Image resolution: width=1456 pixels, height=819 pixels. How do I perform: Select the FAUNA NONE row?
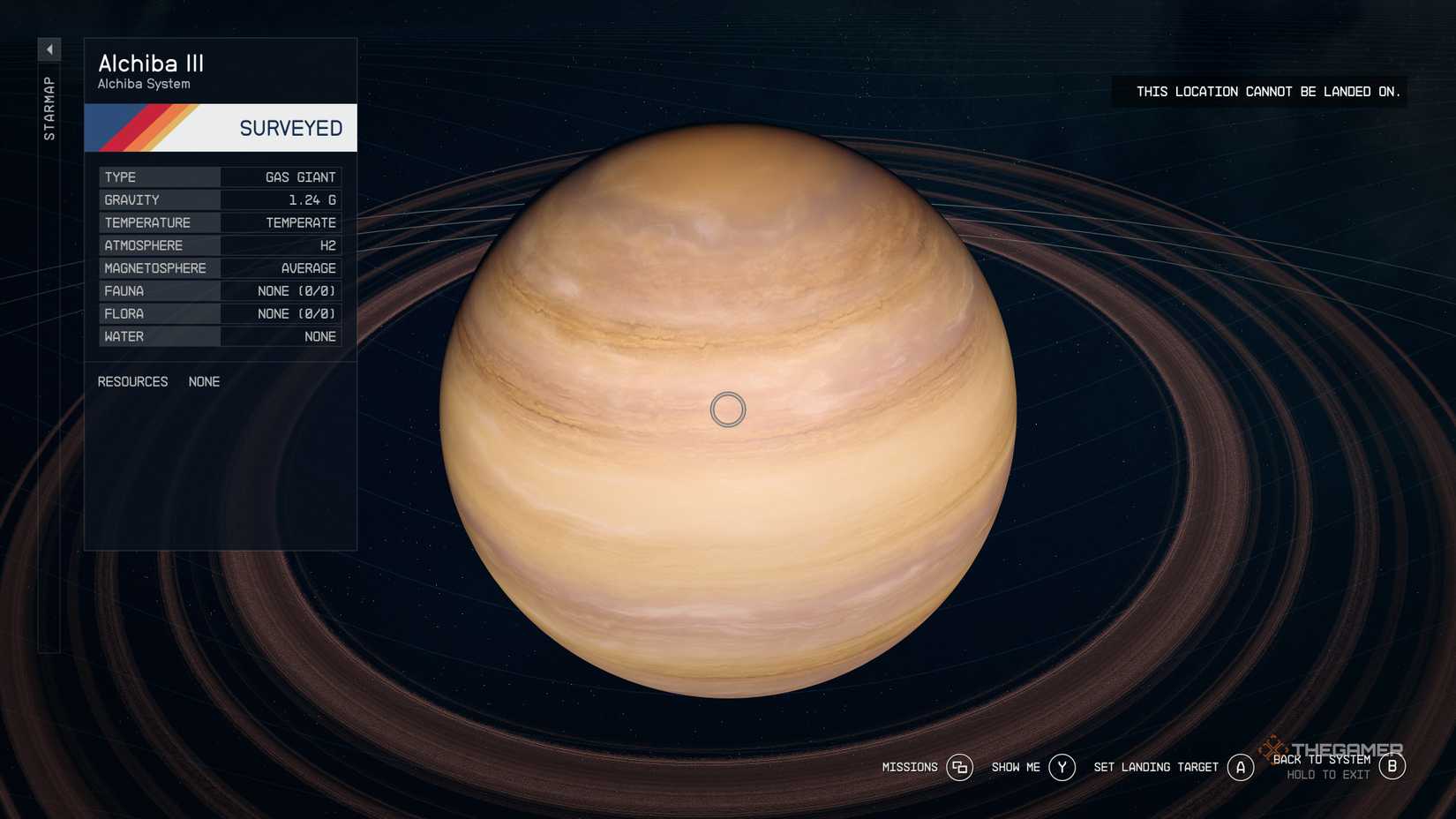click(x=220, y=290)
